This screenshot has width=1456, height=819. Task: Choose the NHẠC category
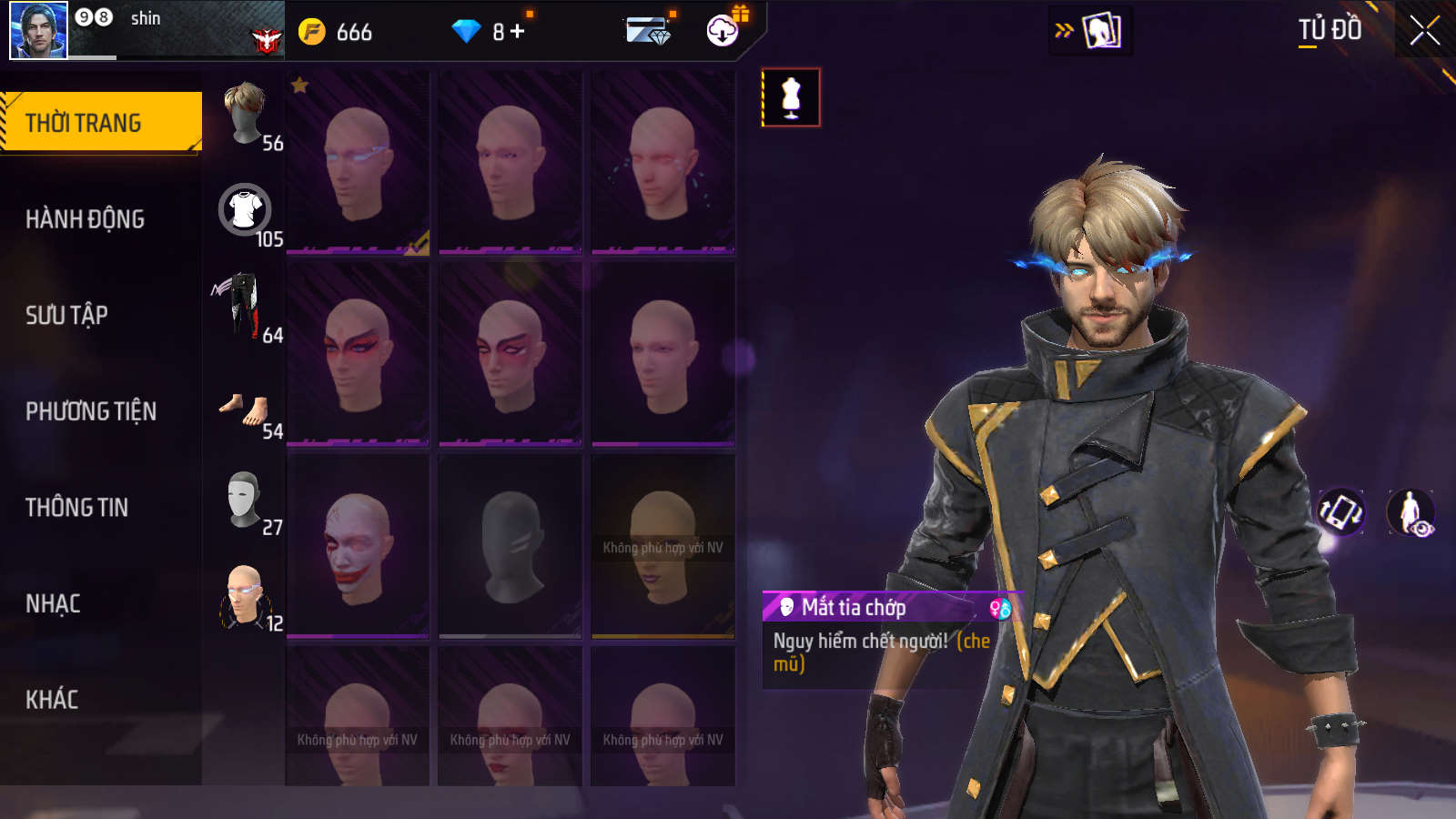click(53, 603)
